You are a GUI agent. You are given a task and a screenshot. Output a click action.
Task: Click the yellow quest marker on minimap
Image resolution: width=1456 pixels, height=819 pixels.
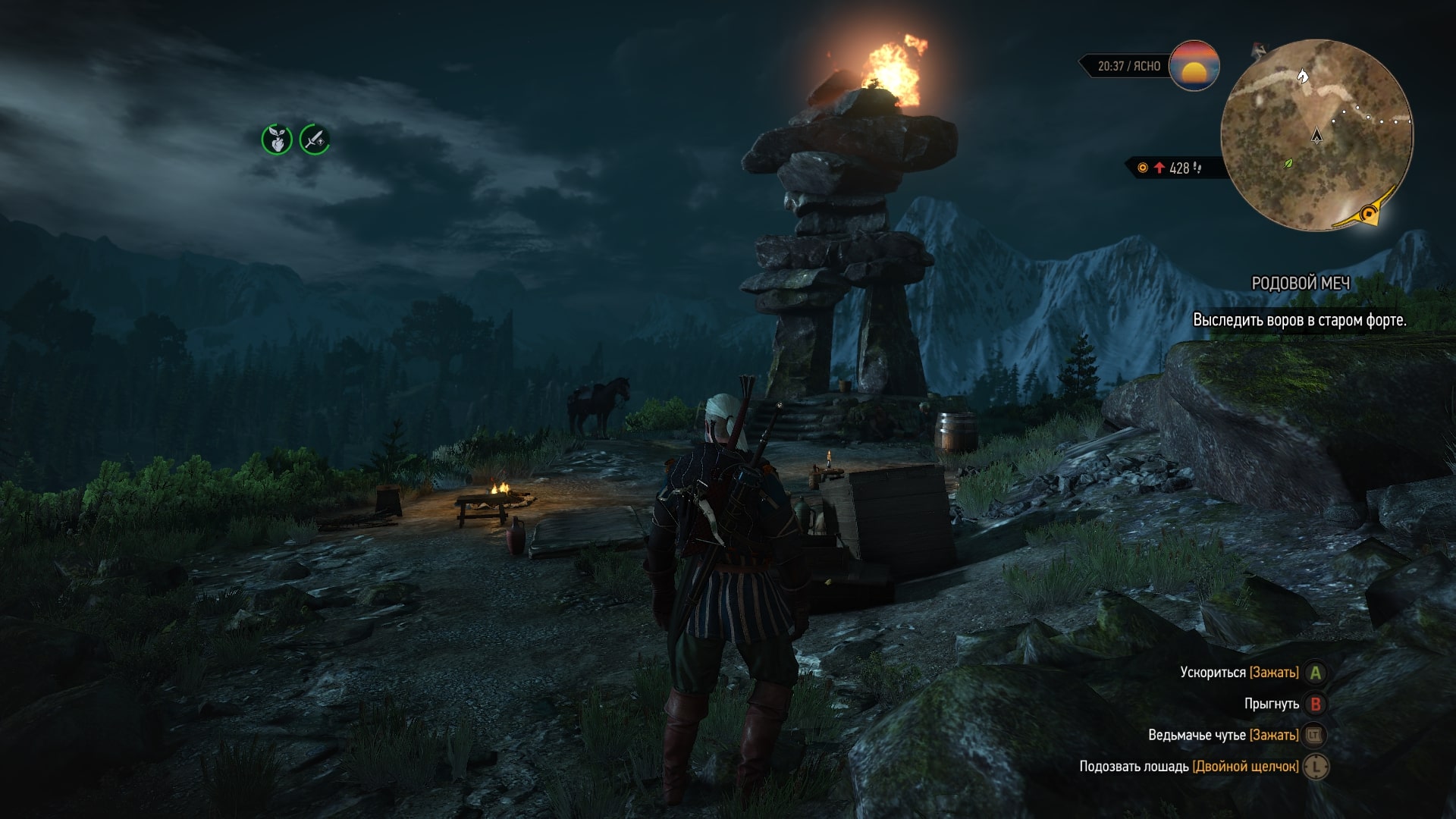1369,214
